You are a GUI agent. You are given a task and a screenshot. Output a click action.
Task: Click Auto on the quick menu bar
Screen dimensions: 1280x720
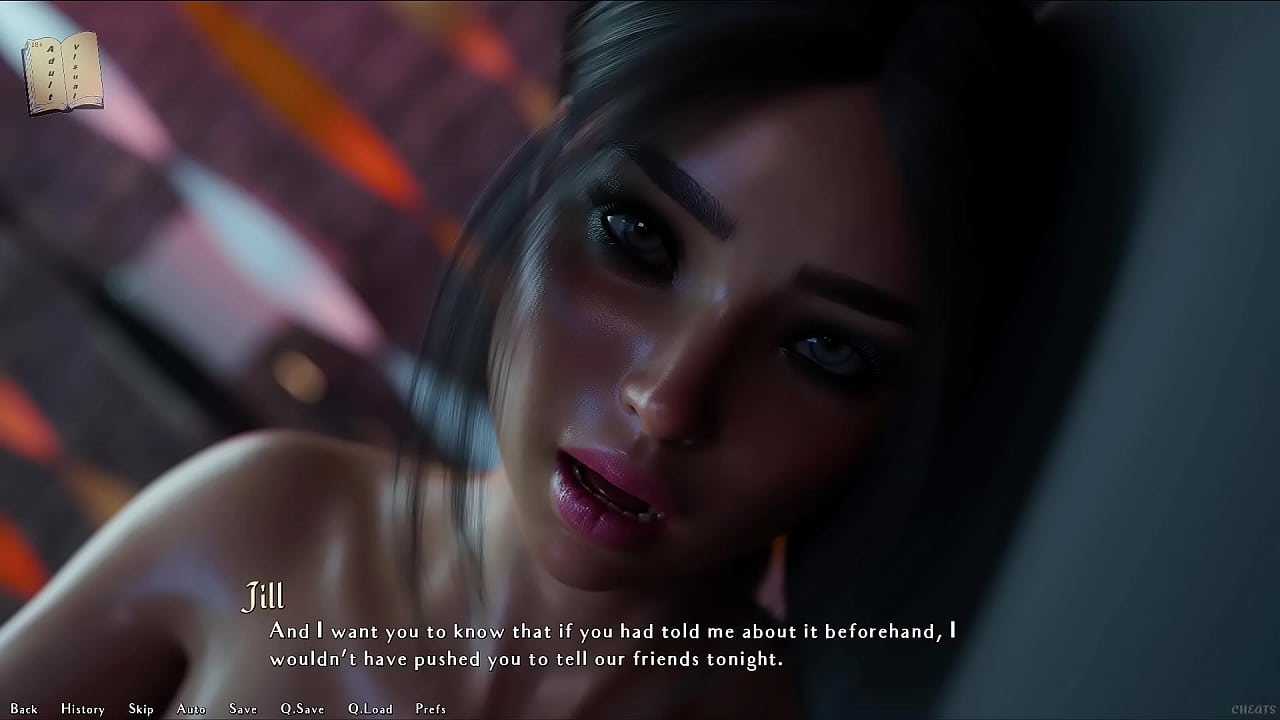pyautogui.click(x=190, y=708)
